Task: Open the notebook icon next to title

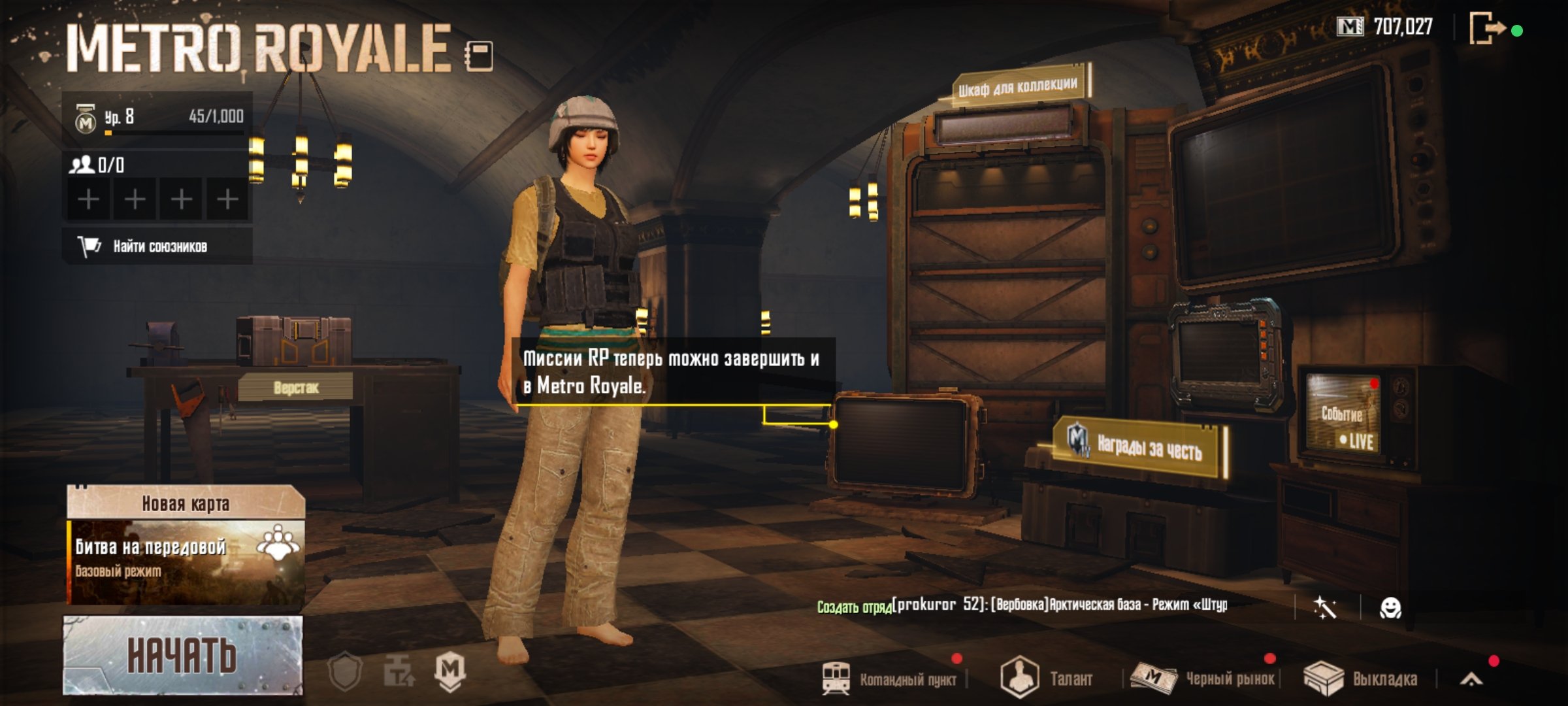Action: [479, 56]
